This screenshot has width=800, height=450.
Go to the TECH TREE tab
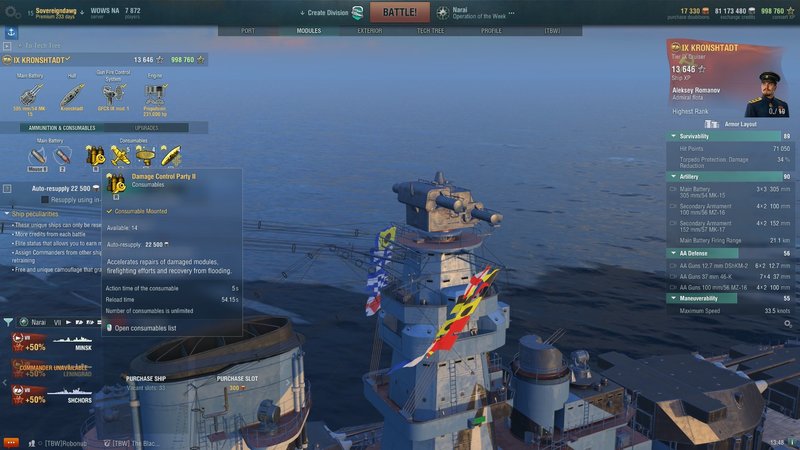point(431,31)
